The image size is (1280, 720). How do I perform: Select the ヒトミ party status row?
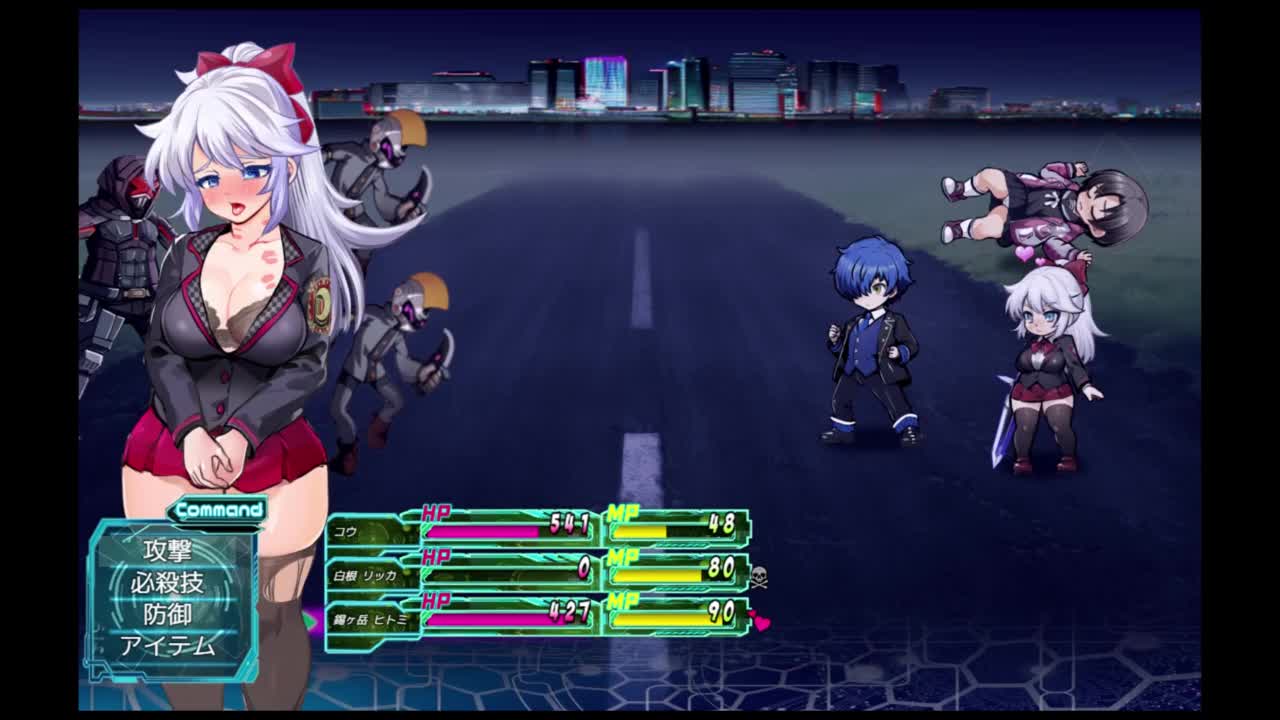[x=538, y=616]
